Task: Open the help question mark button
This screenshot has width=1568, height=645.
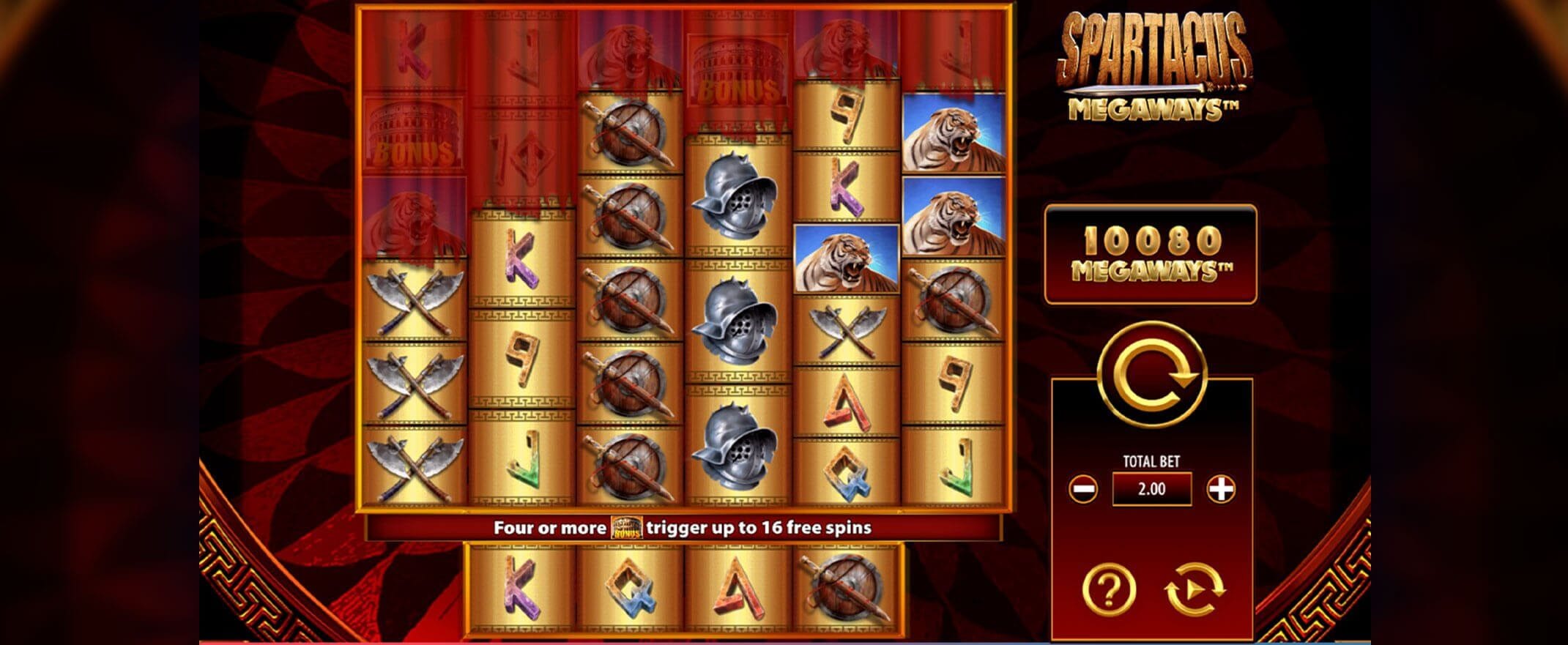Action: coord(1109,588)
